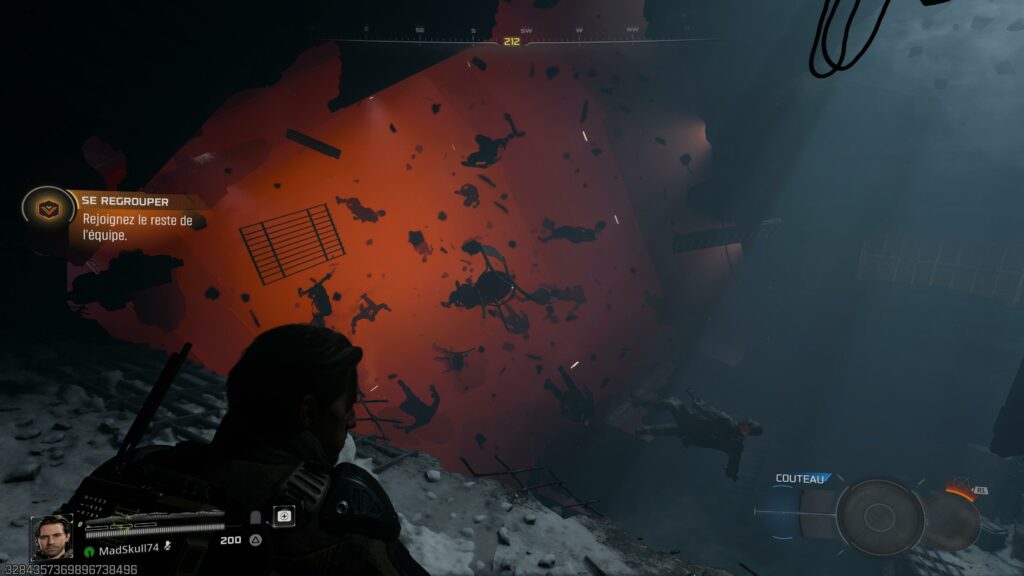The image size is (1024, 576).
Task: Use the medkit item slot
Action: tap(285, 516)
